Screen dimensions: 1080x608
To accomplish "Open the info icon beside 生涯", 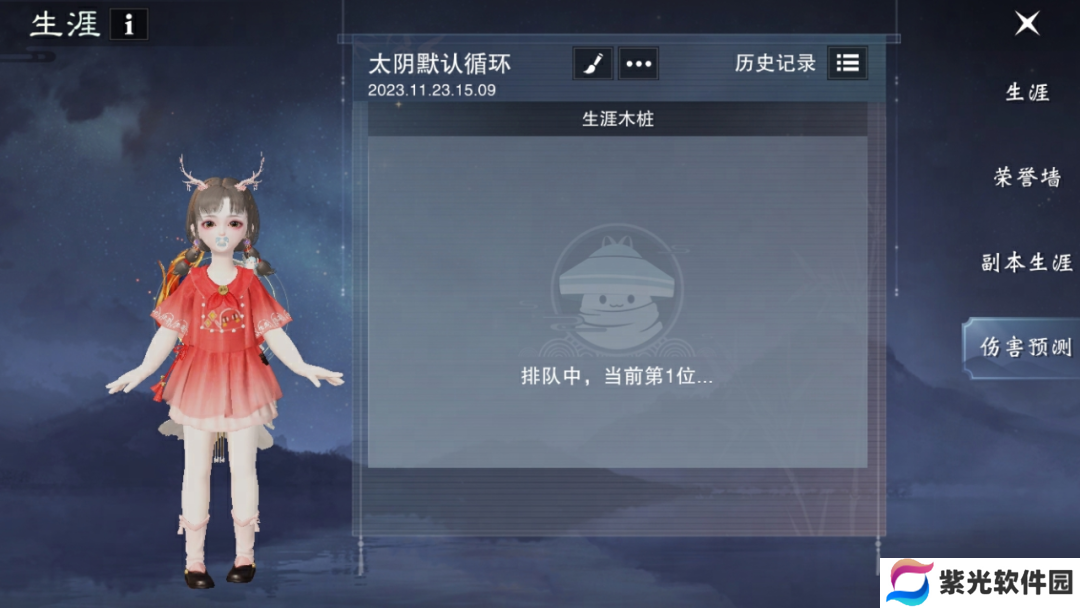I will point(128,25).
